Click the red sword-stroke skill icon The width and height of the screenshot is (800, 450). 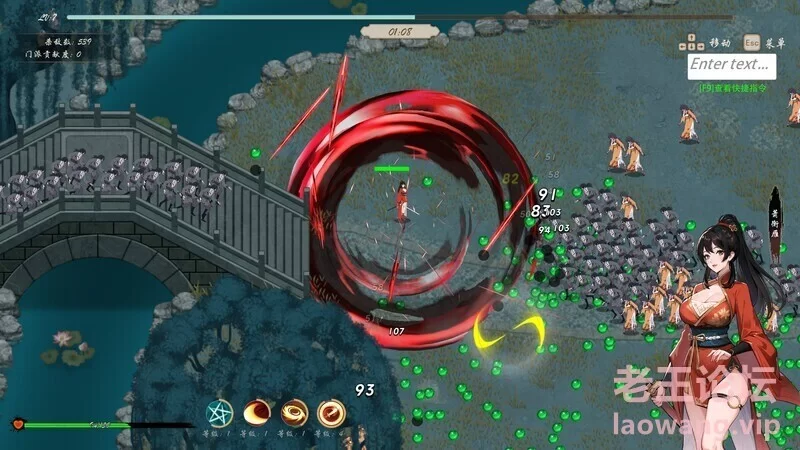click(331, 412)
